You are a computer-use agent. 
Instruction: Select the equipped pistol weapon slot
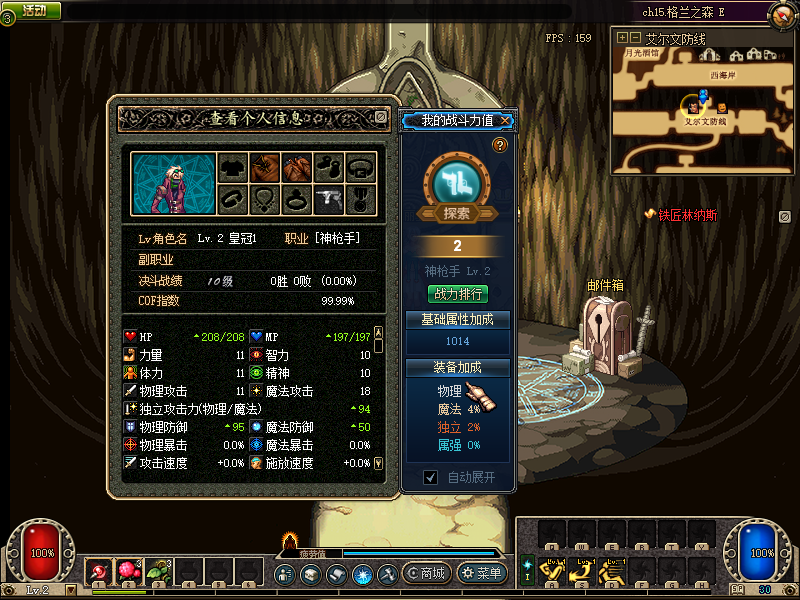328,199
